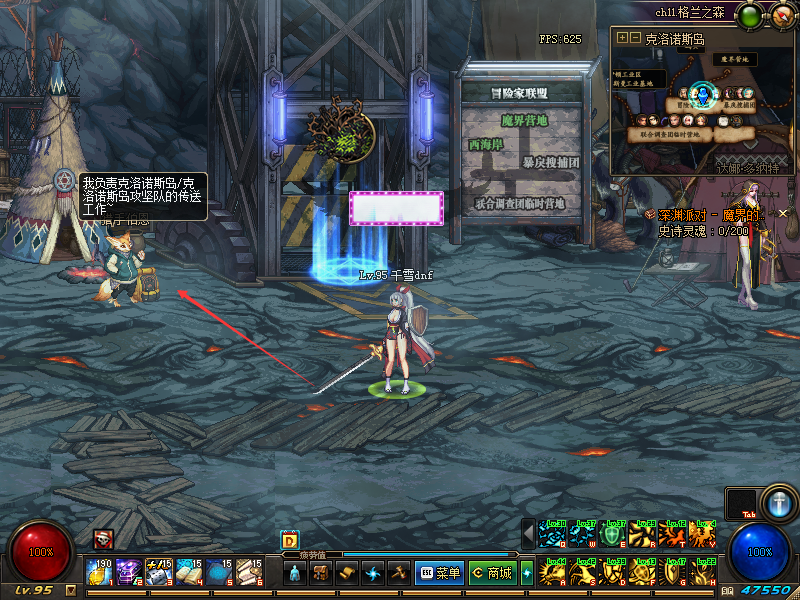Image resolution: width=800 pixels, height=600 pixels.
Task: Zoom out the minimap with the minus button
Action: click(634, 37)
